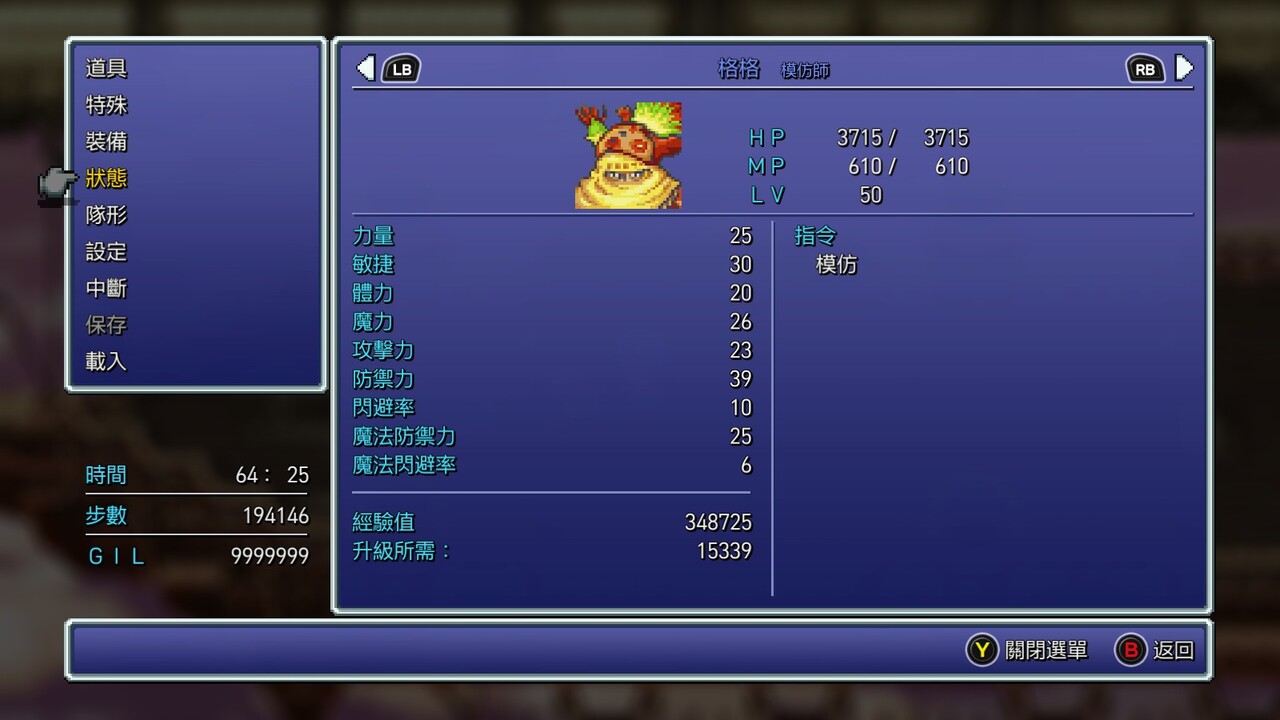Select the 中斷 suspend option
Image resolution: width=1280 pixels, height=720 pixels.
(x=106, y=289)
